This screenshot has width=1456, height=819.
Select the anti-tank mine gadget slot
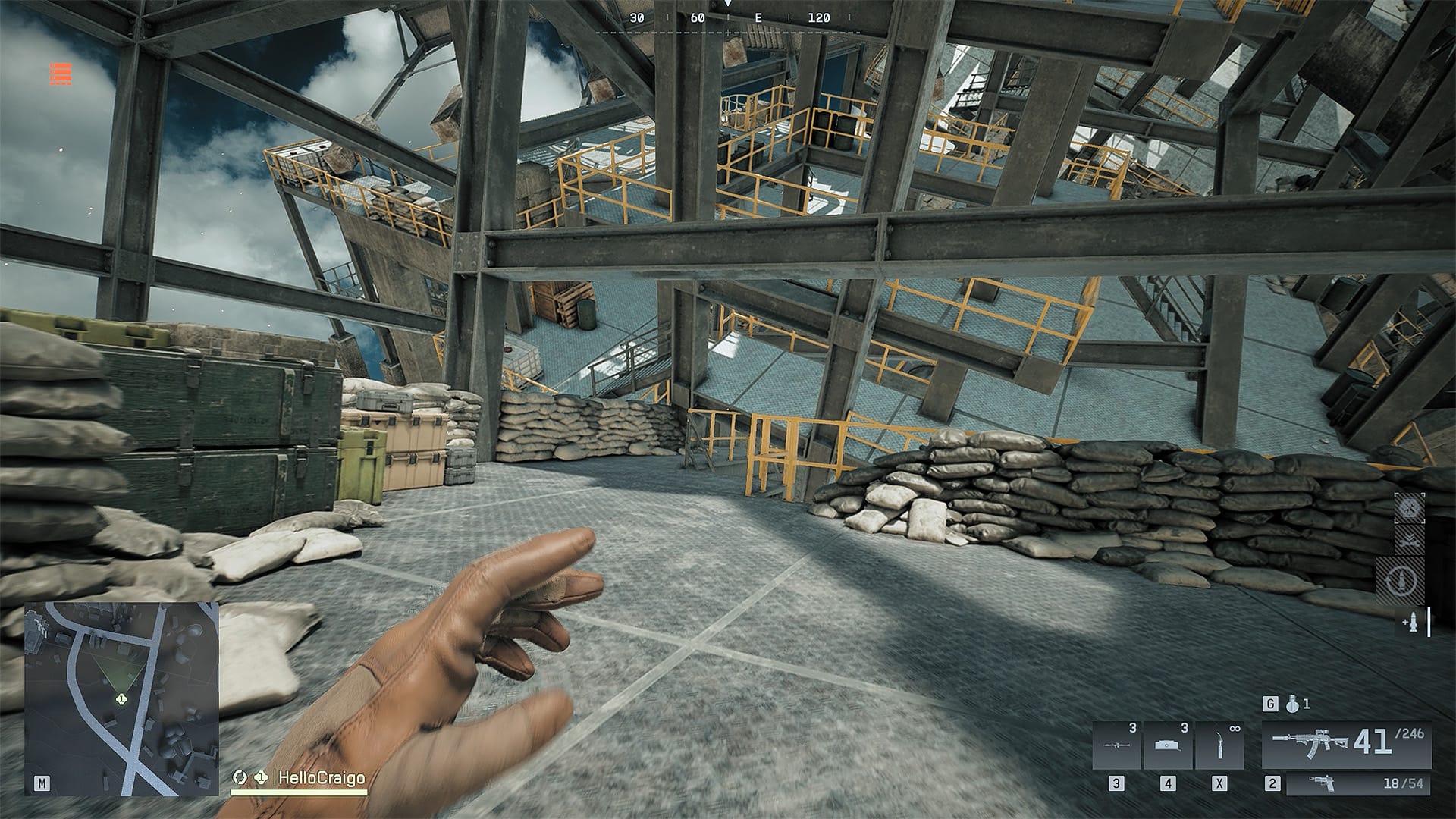click(1168, 745)
